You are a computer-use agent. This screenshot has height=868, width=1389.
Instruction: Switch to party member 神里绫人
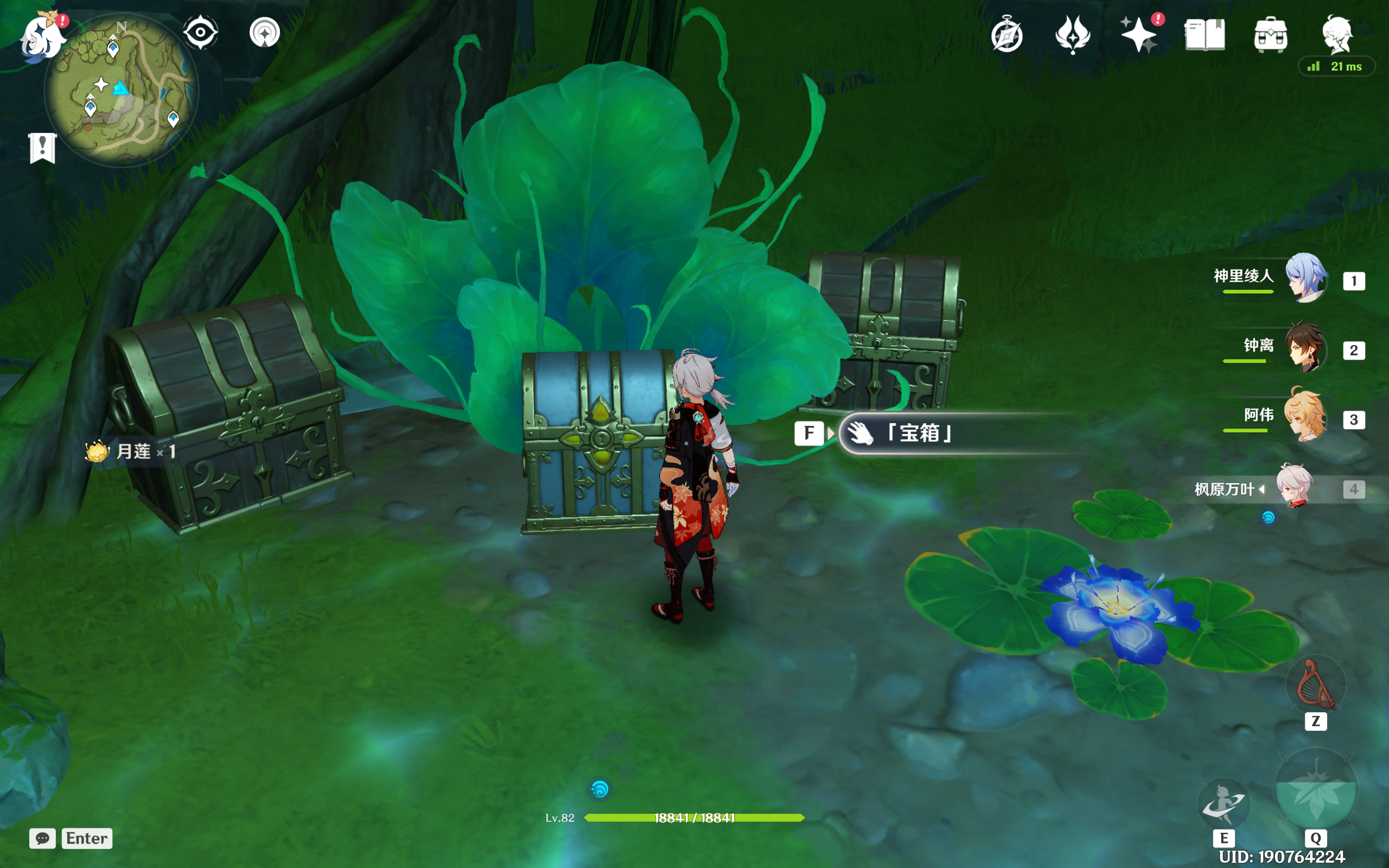1305,278
